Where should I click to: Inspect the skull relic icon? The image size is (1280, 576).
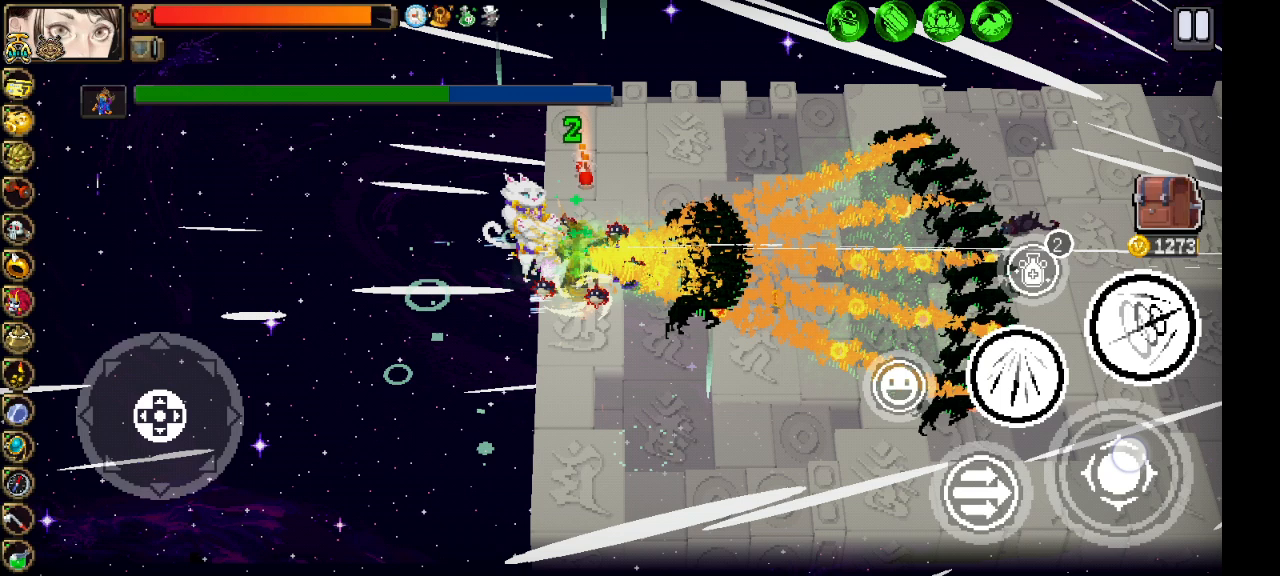coord(18,229)
